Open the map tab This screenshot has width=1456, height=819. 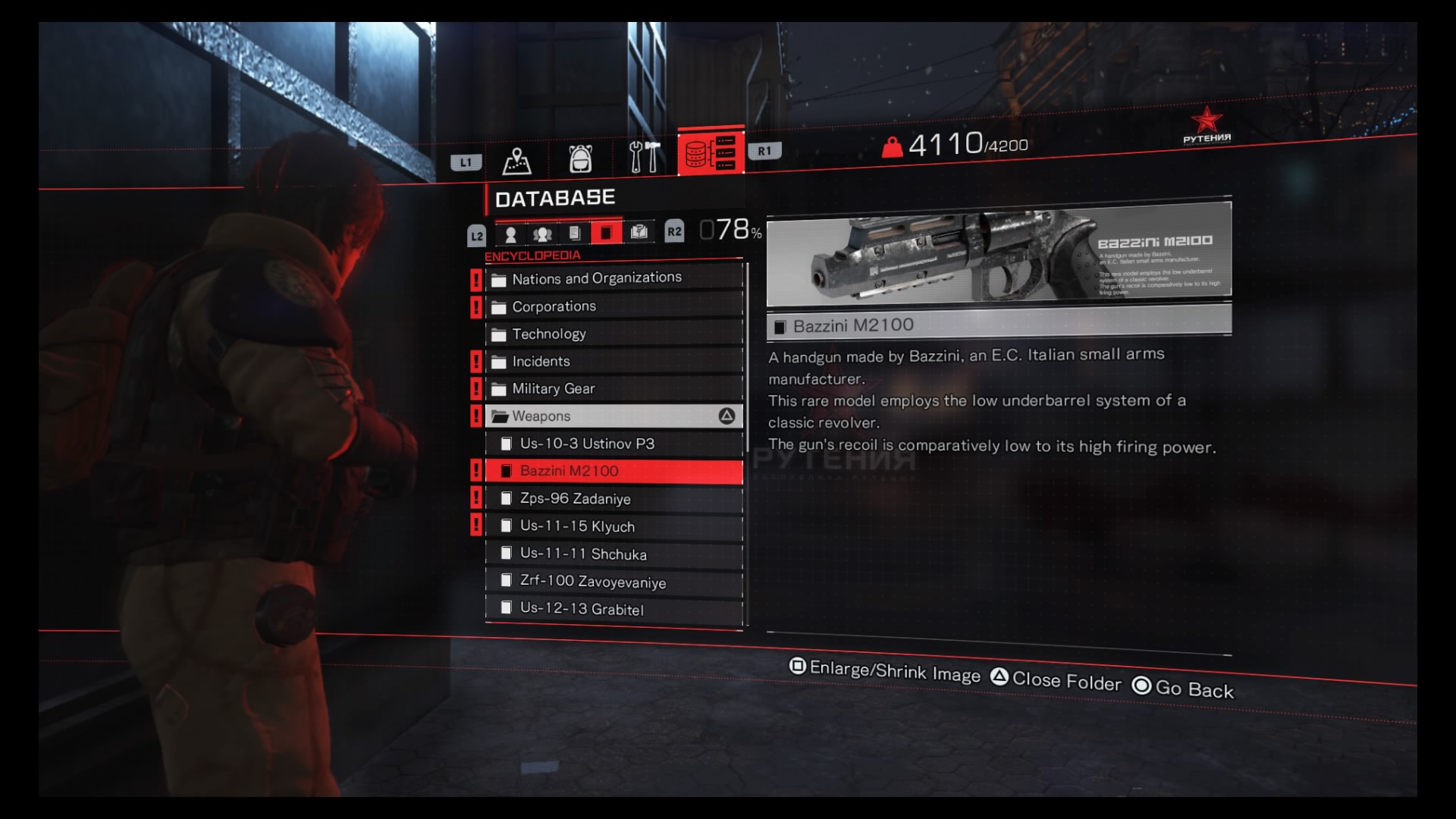pos(516,159)
